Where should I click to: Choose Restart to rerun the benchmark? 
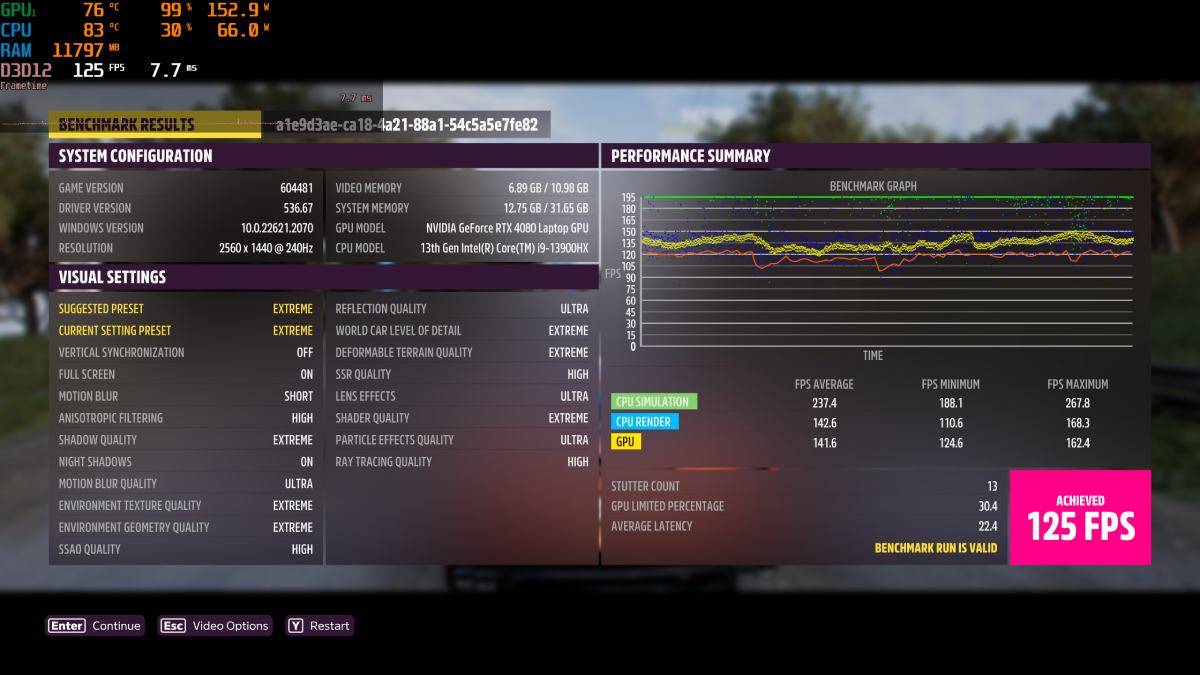pos(320,626)
